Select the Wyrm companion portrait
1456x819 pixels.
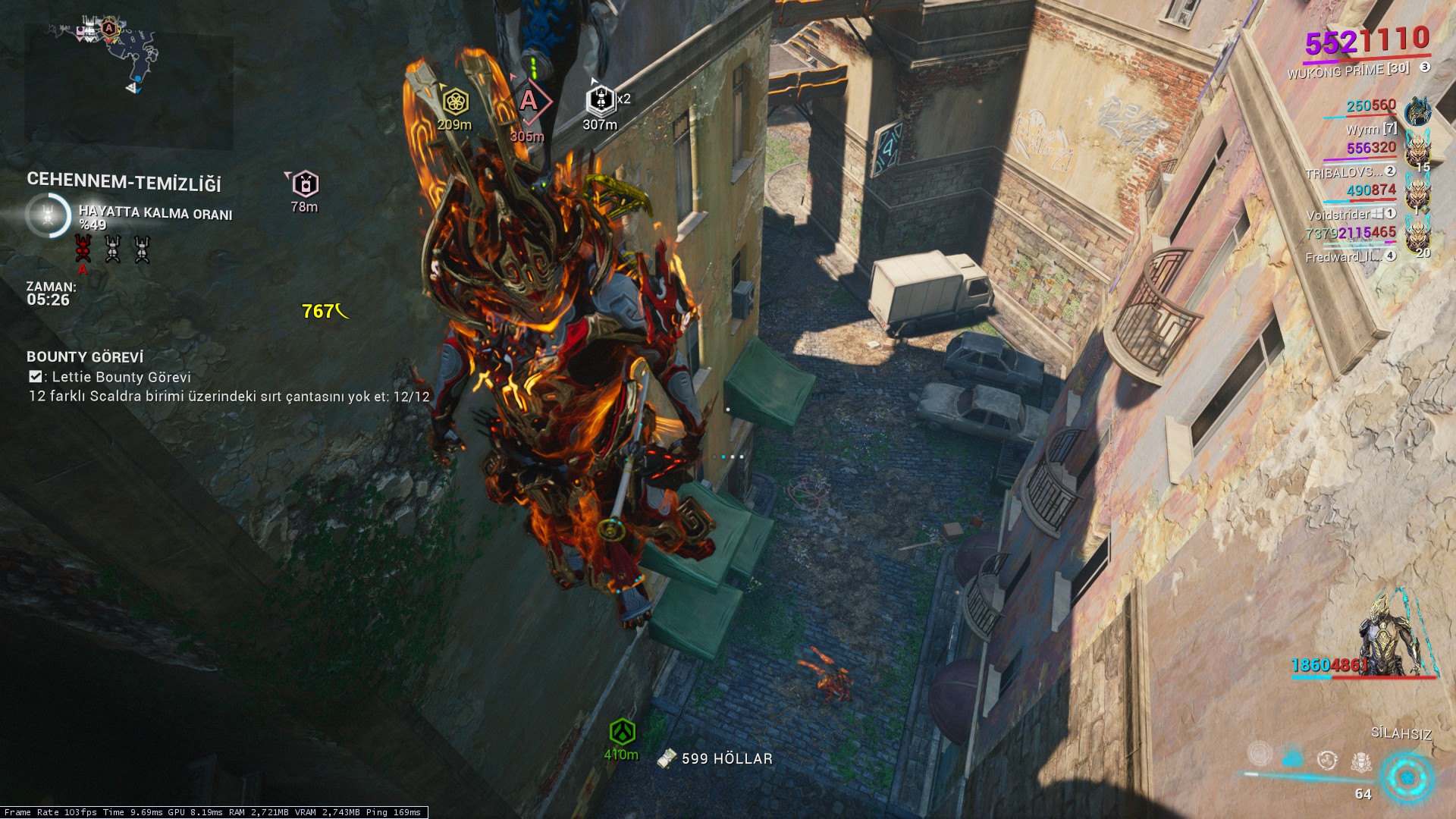coord(1417,112)
